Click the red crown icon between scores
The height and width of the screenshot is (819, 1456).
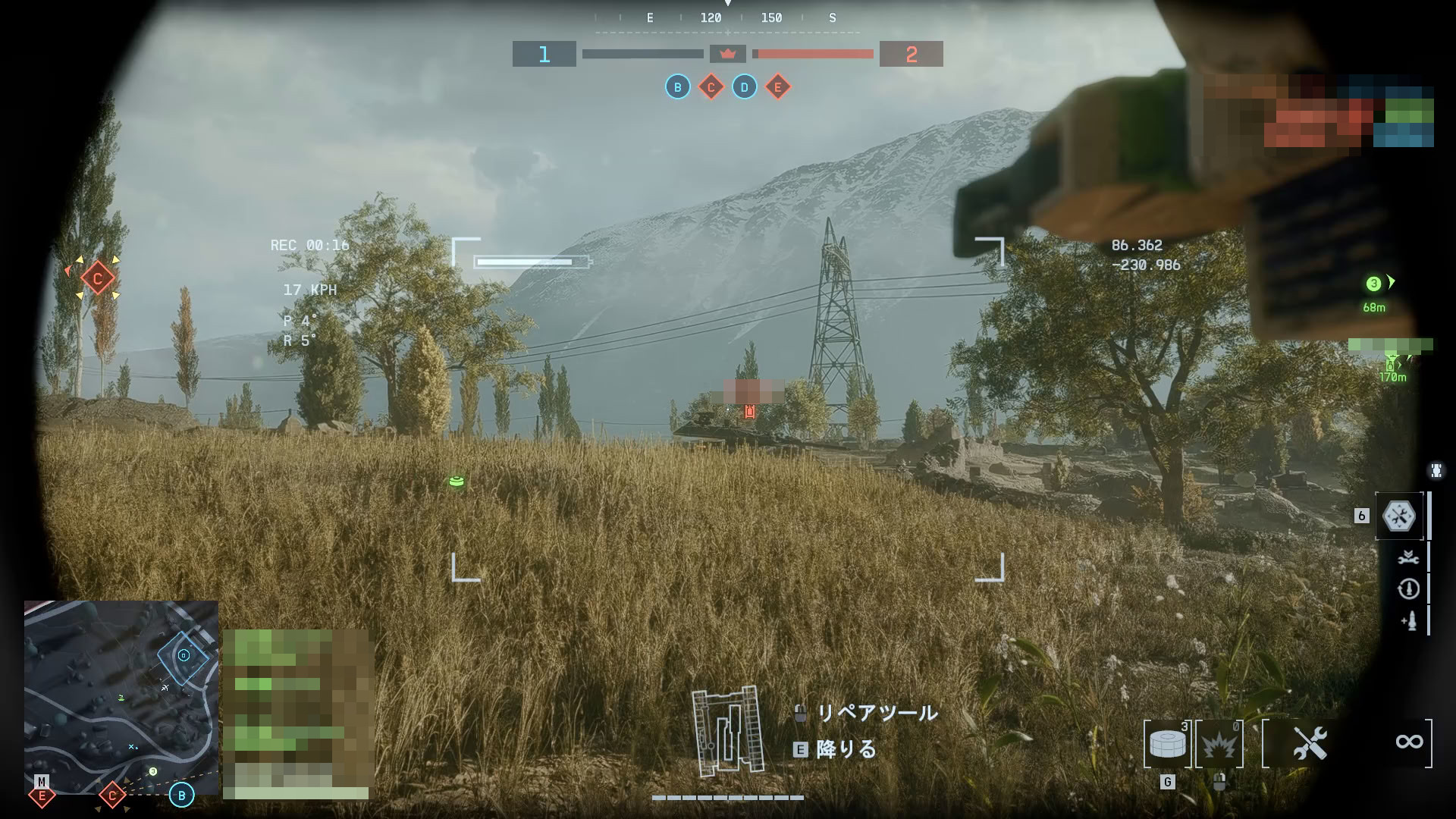pyautogui.click(x=728, y=54)
